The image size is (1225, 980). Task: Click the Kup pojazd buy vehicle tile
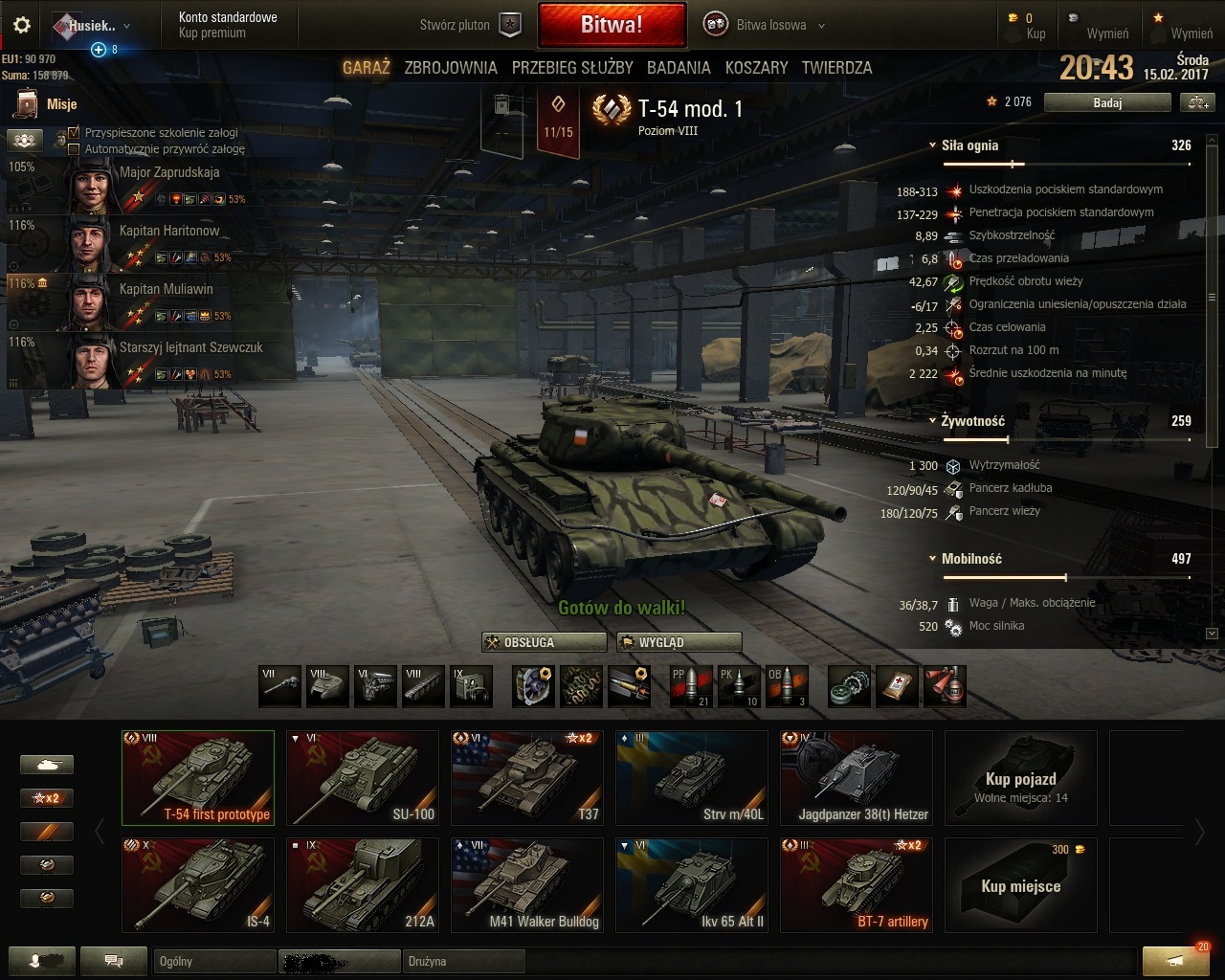tap(1021, 778)
